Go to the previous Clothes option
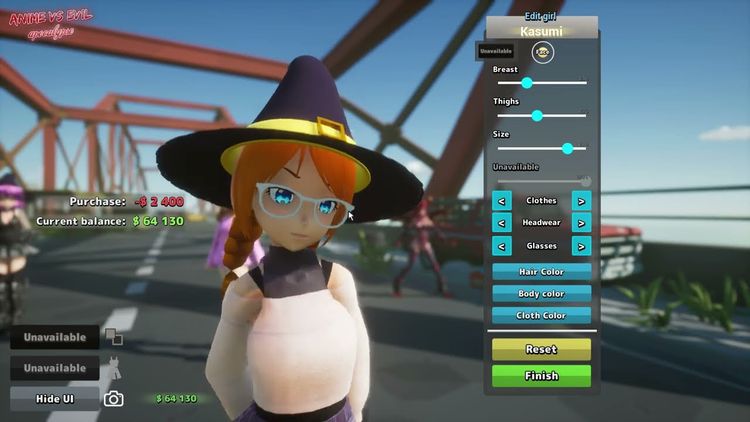750x422 pixels. click(502, 201)
